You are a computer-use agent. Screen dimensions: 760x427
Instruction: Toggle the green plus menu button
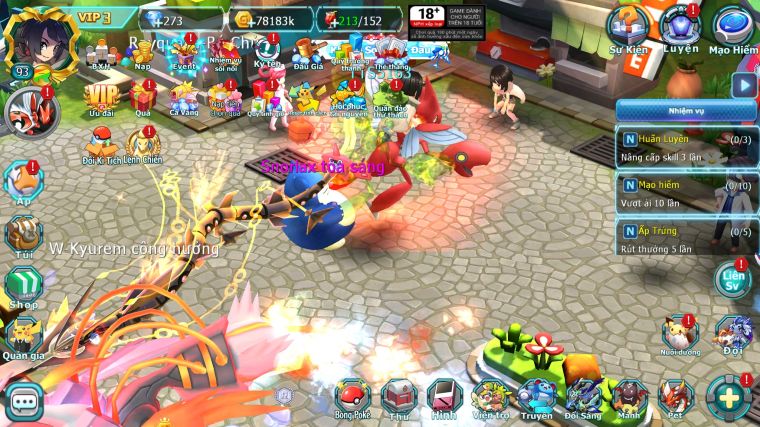click(728, 396)
